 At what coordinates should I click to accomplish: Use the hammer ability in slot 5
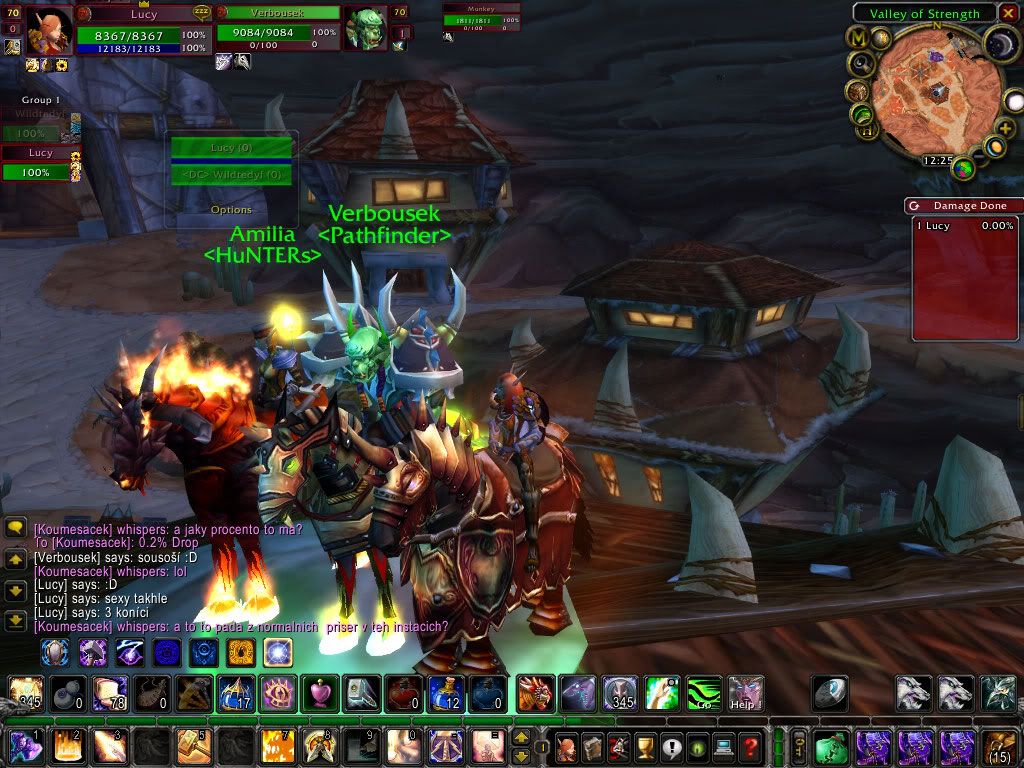tap(188, 746)
